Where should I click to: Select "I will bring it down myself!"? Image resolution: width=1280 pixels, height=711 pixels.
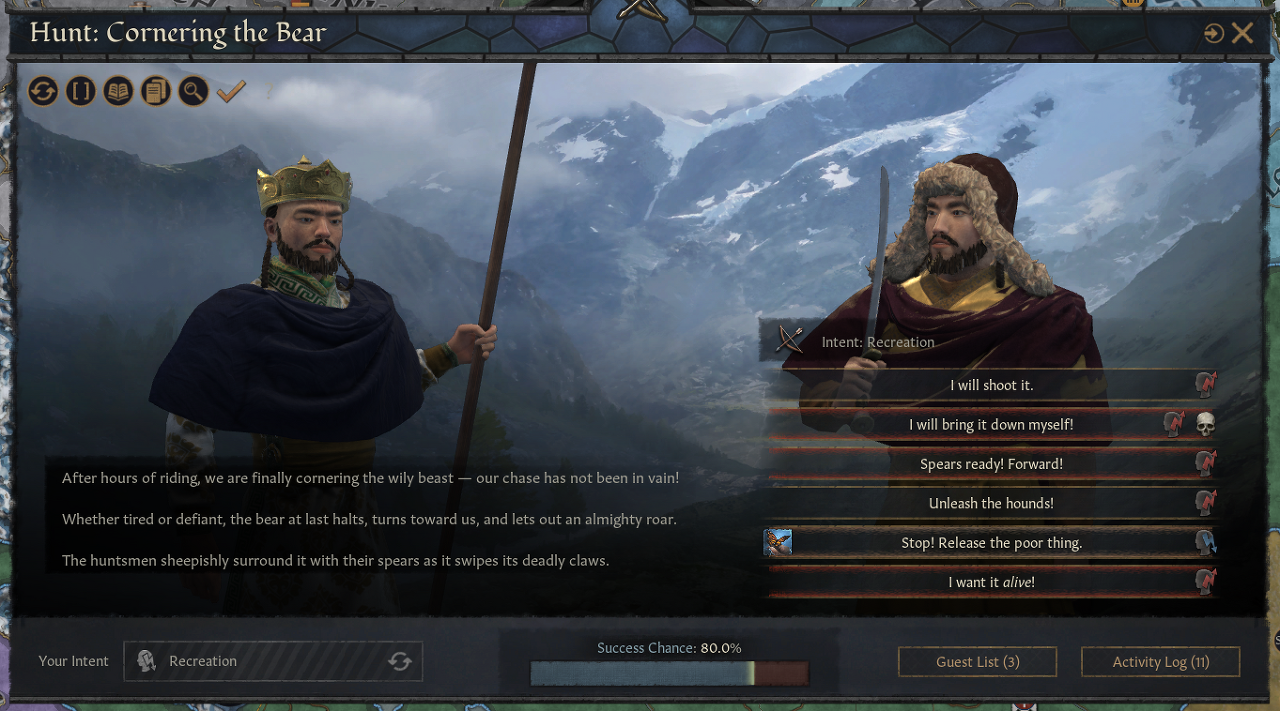coord(990,425)
